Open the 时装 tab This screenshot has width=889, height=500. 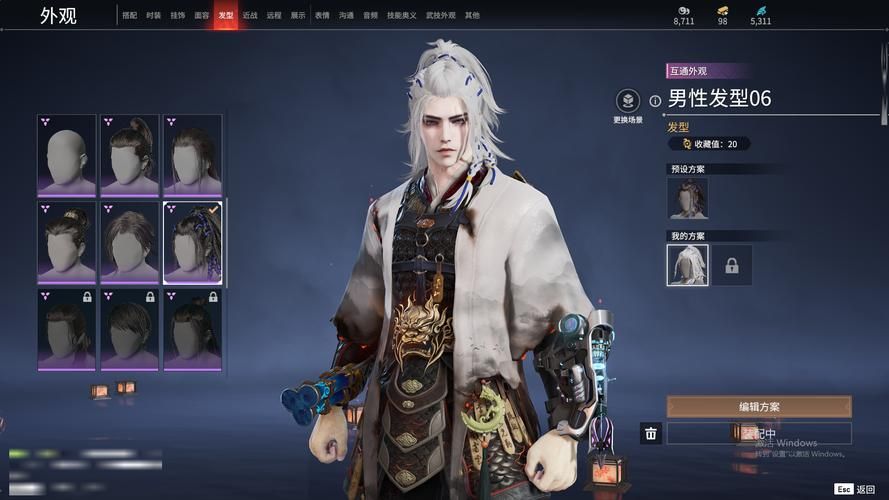[153, 16]
